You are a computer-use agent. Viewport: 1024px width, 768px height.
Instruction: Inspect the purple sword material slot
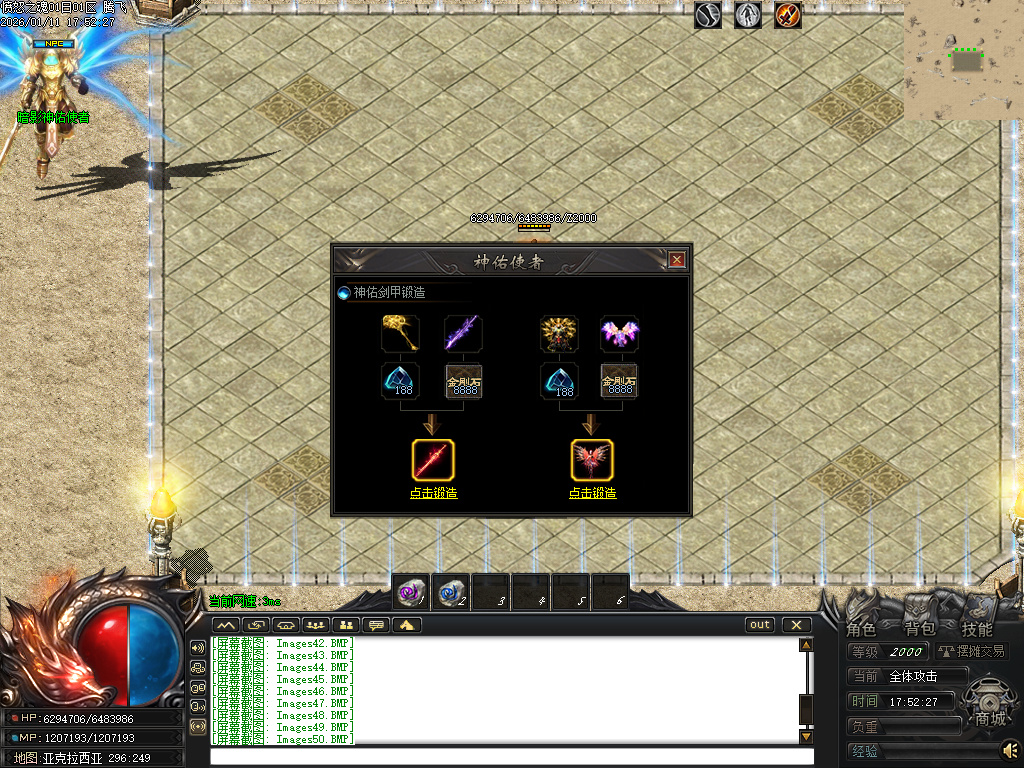click(x=462, y=333)
